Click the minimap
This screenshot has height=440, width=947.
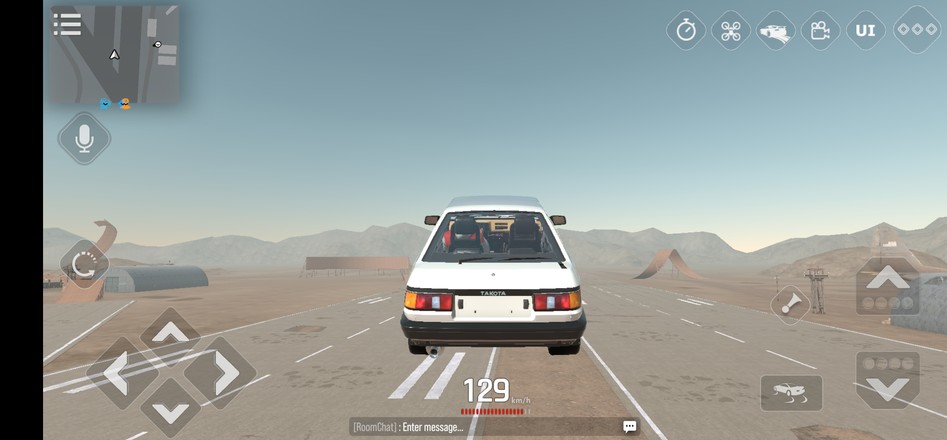pos(115,57)
